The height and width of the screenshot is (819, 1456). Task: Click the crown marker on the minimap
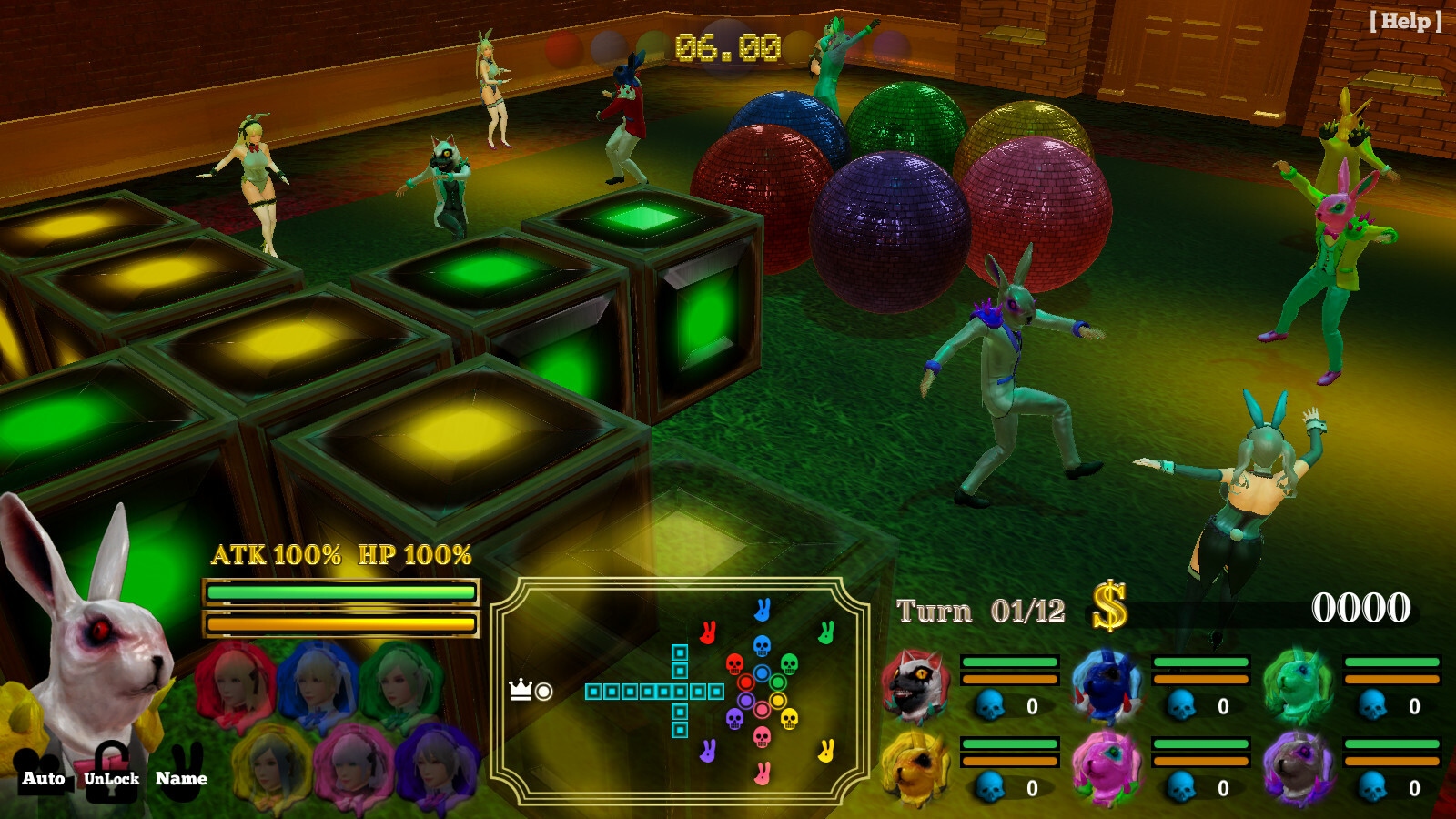[521, 690]
